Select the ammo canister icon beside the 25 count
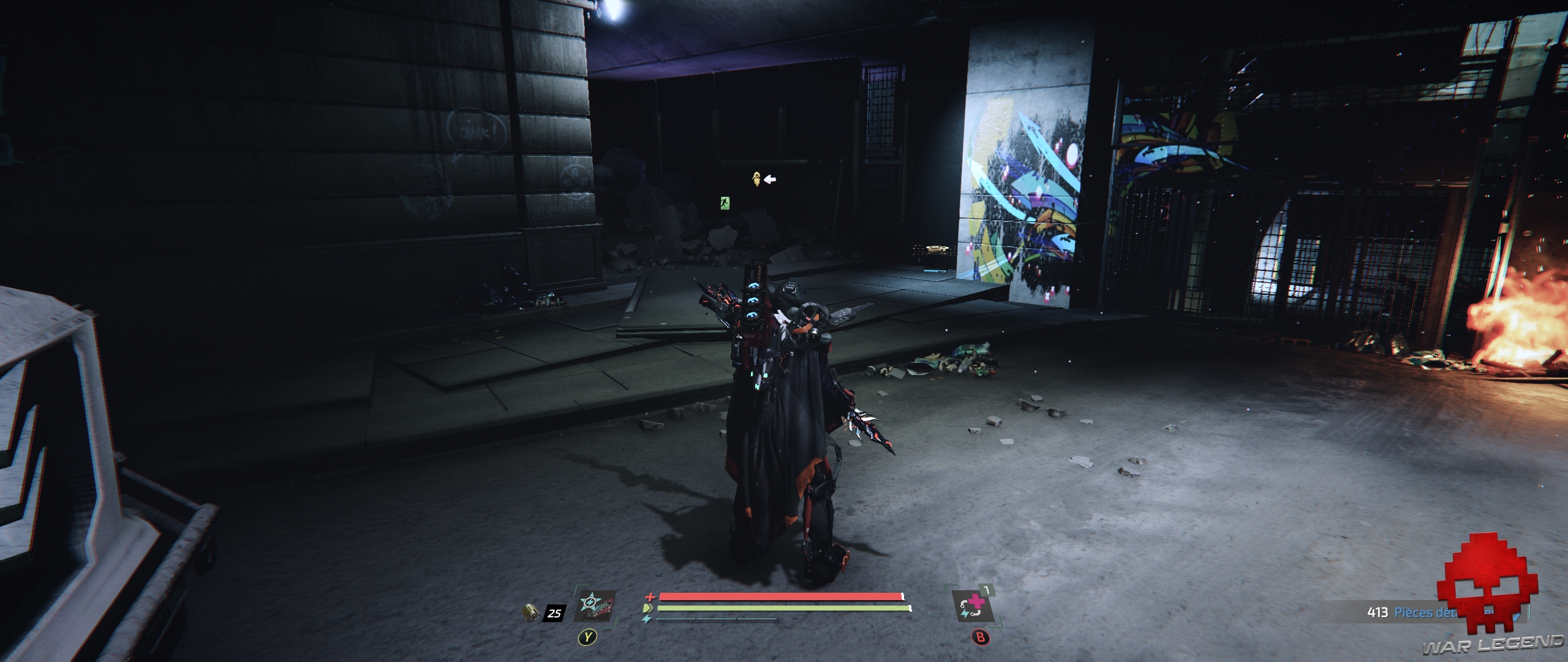 click(x=531, y=614)
